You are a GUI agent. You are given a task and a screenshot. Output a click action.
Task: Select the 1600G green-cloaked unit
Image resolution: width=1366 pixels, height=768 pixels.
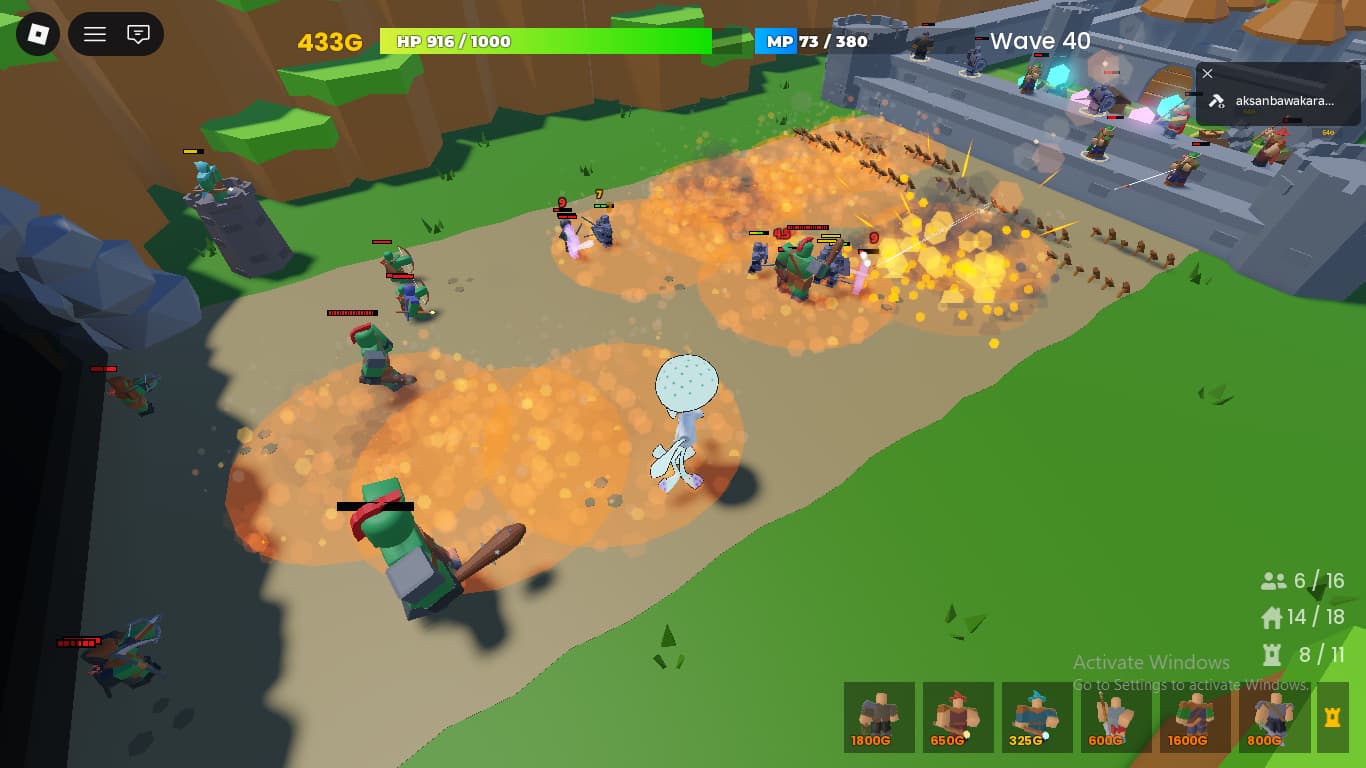[x=1195, y=717]
